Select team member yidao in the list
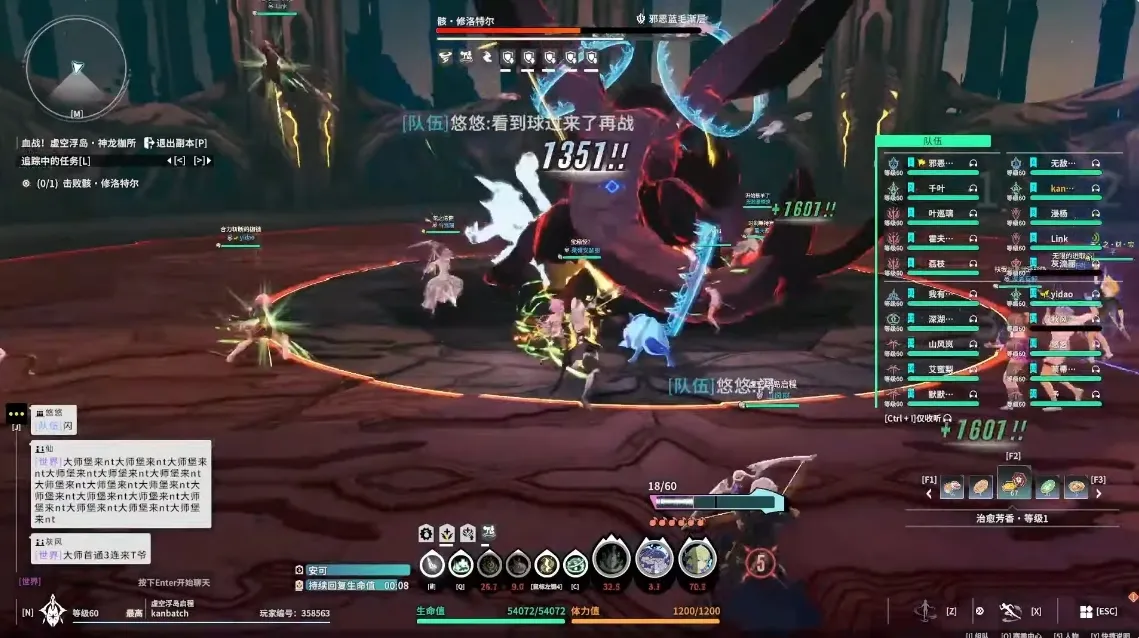 pos(1061,294)
